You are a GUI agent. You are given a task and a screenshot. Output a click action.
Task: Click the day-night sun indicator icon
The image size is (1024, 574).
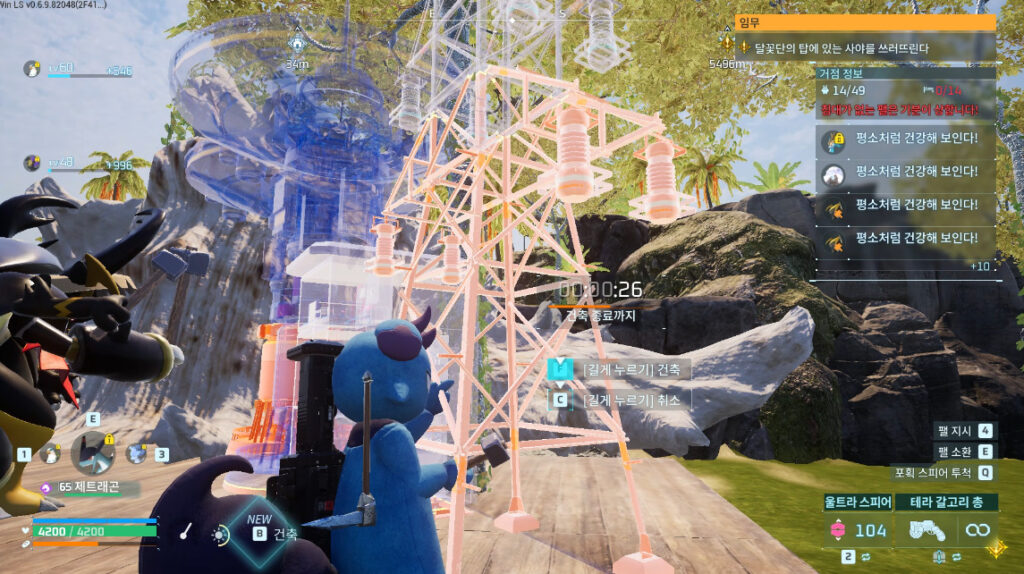coord(219,534)
